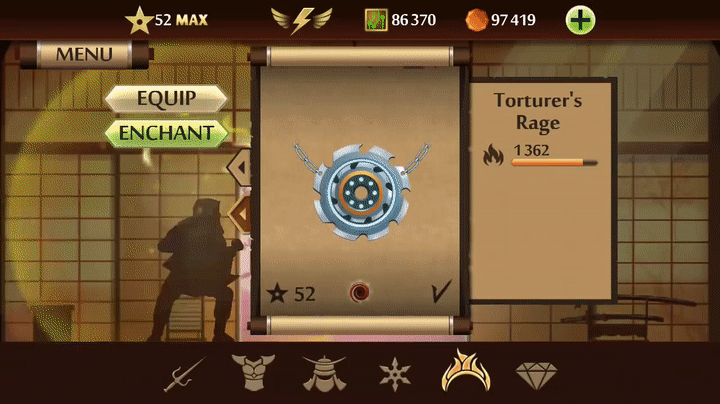Open the MENU button
This screenshot has width=720, height=404.
84,54
